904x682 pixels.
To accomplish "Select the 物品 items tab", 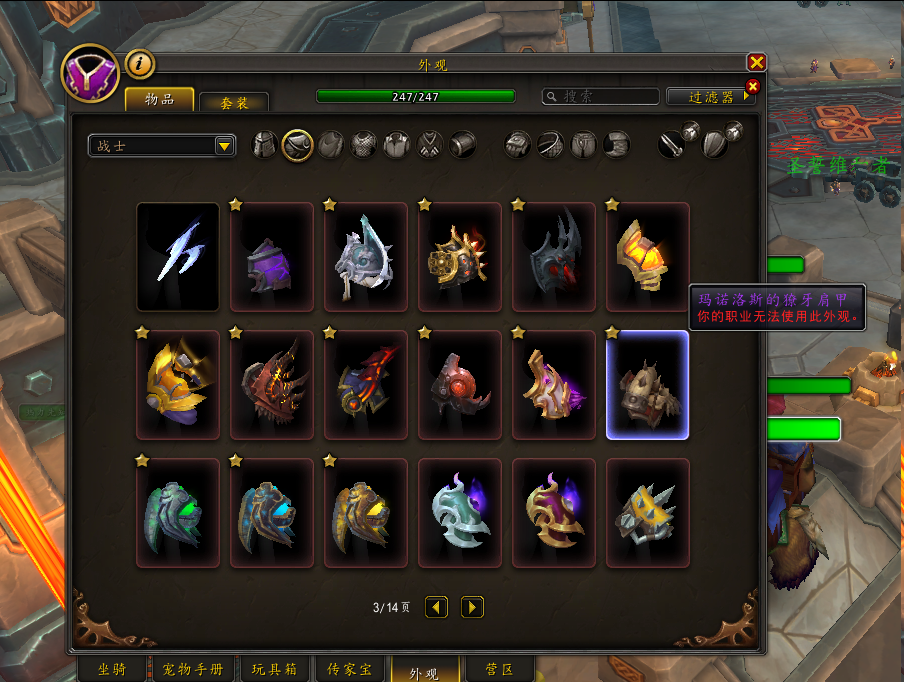I will (159, 99).
